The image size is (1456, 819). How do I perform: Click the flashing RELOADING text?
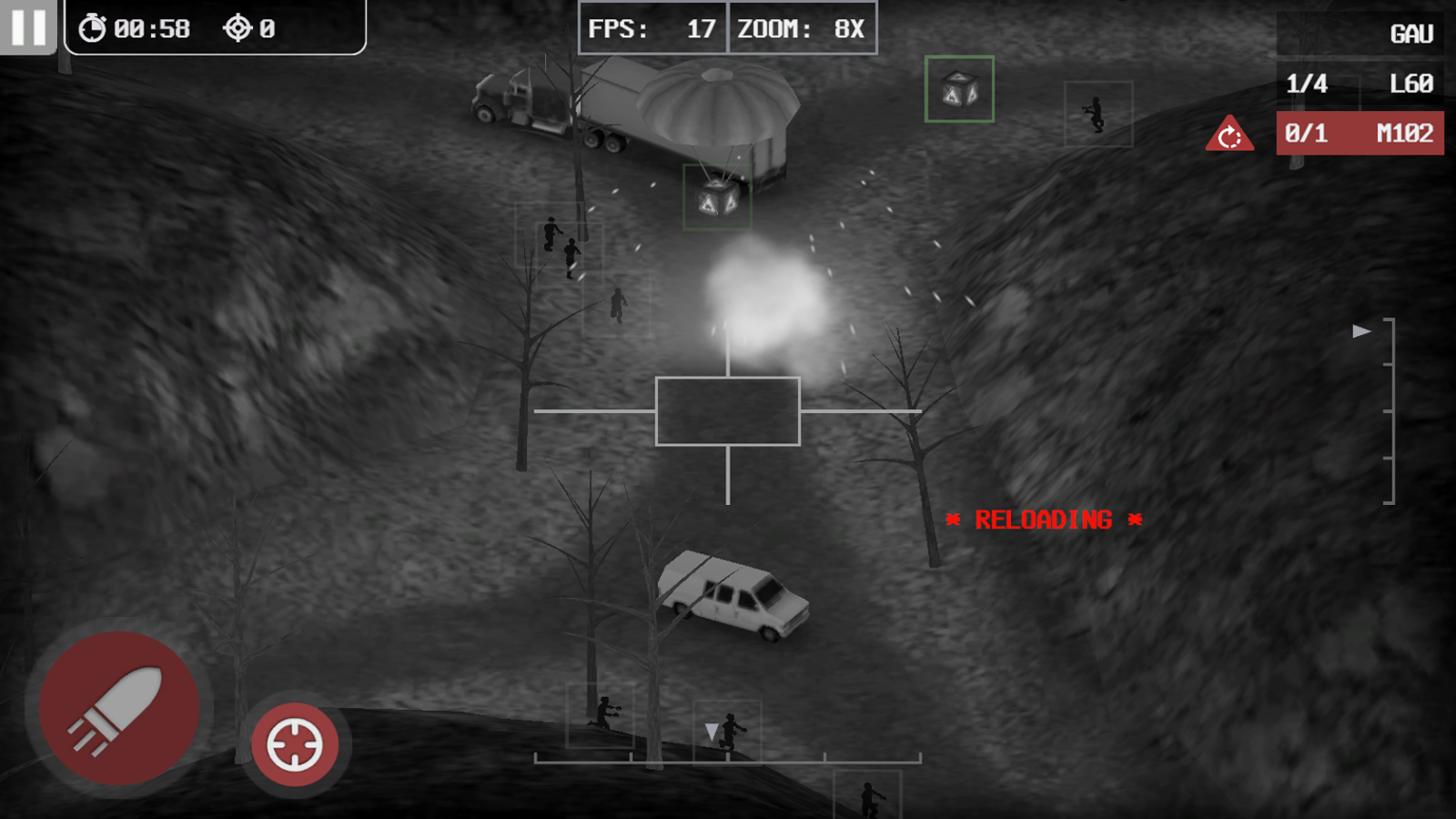click(1043, 519)
